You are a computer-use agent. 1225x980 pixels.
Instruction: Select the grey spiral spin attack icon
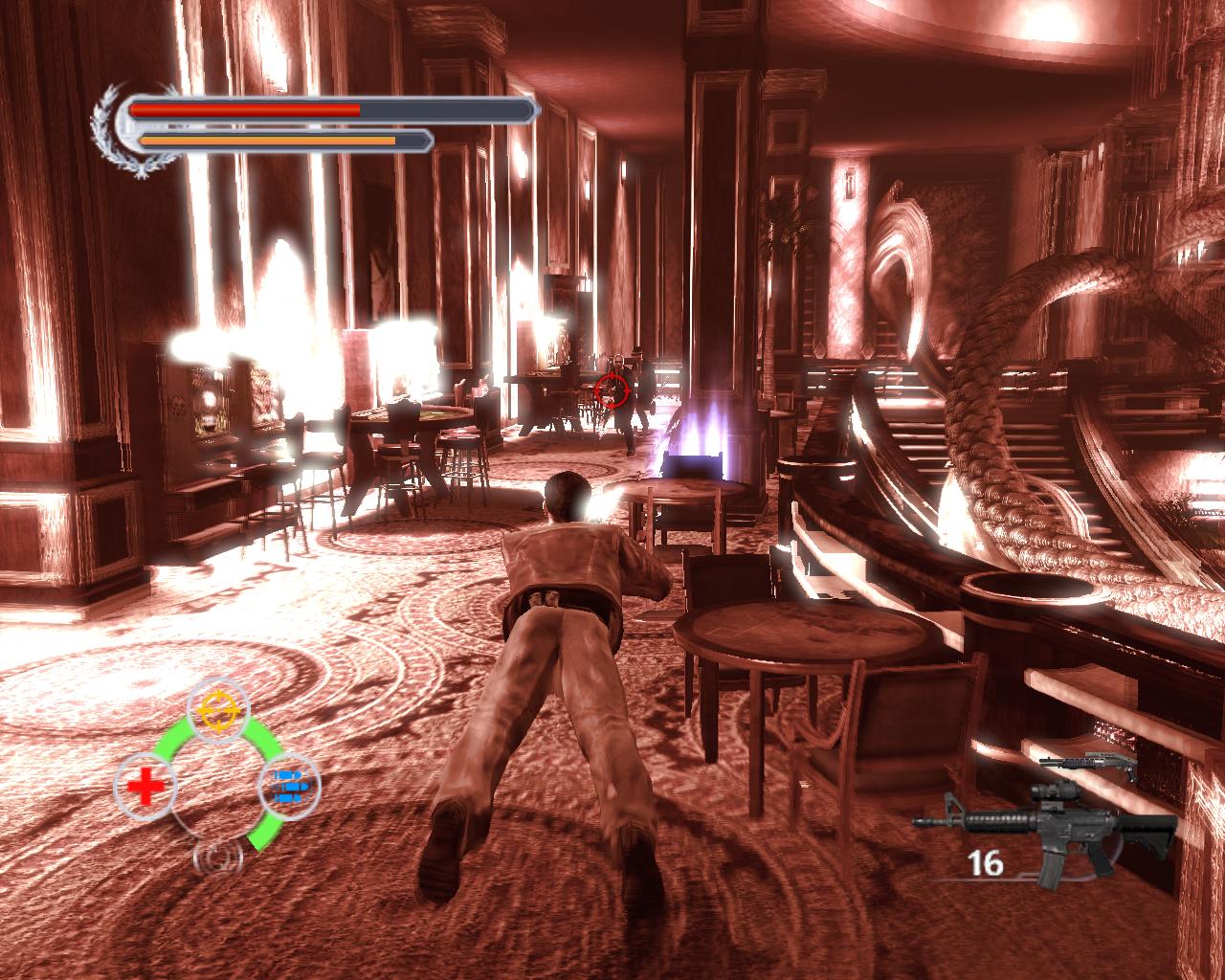pyautogui.click(x=218, y=857)
